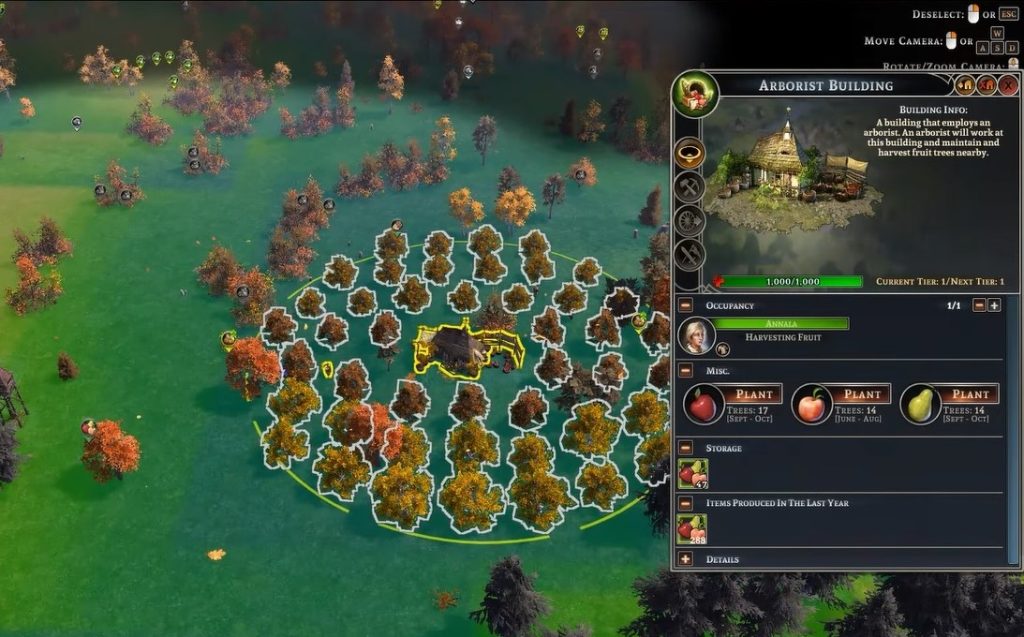Close the Arborist Building panel
Viewport: 1024px width, 637px height.
(x=1009, y=85)
